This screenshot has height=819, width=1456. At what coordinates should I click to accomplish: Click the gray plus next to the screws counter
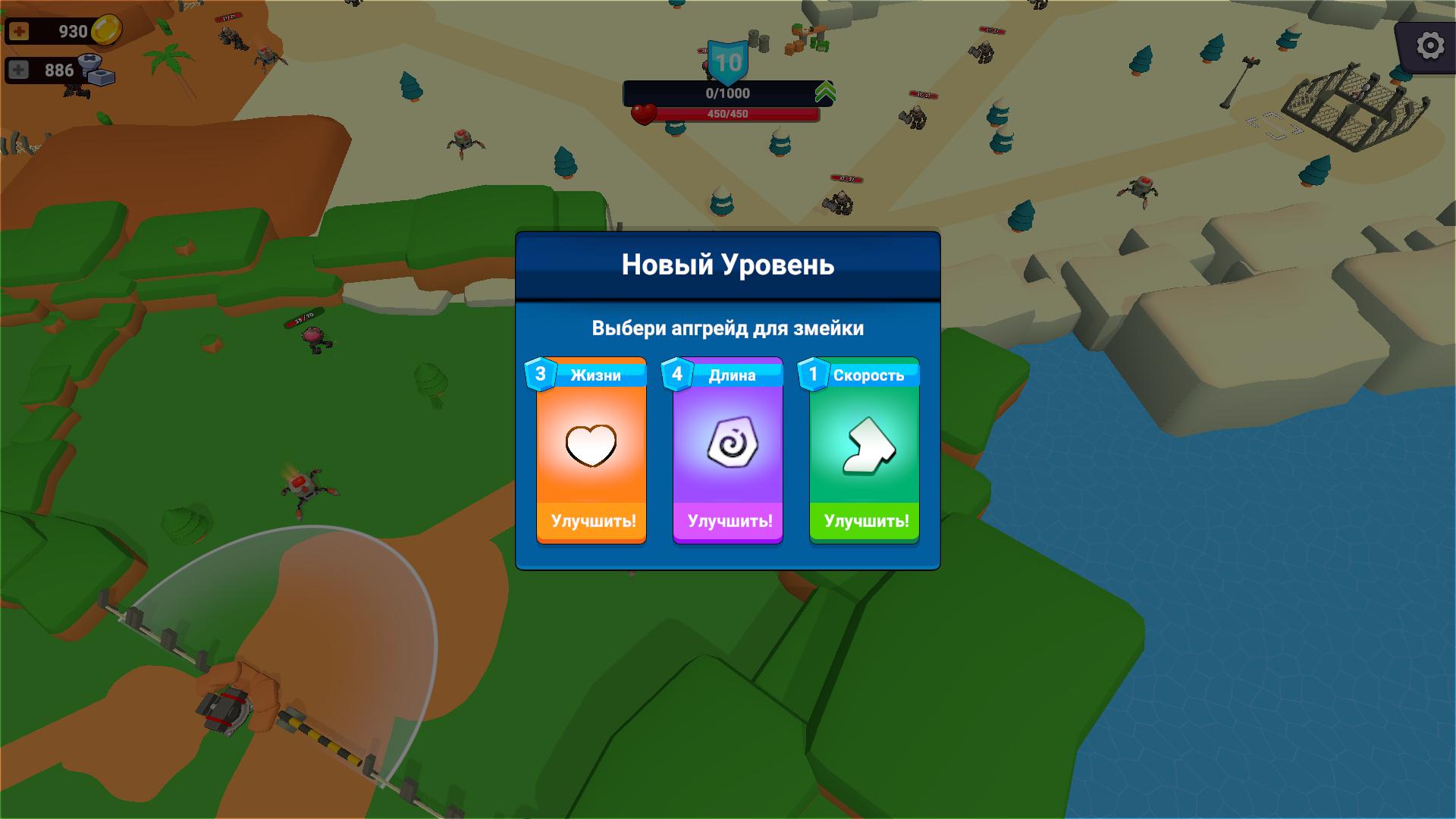[18, 69]
